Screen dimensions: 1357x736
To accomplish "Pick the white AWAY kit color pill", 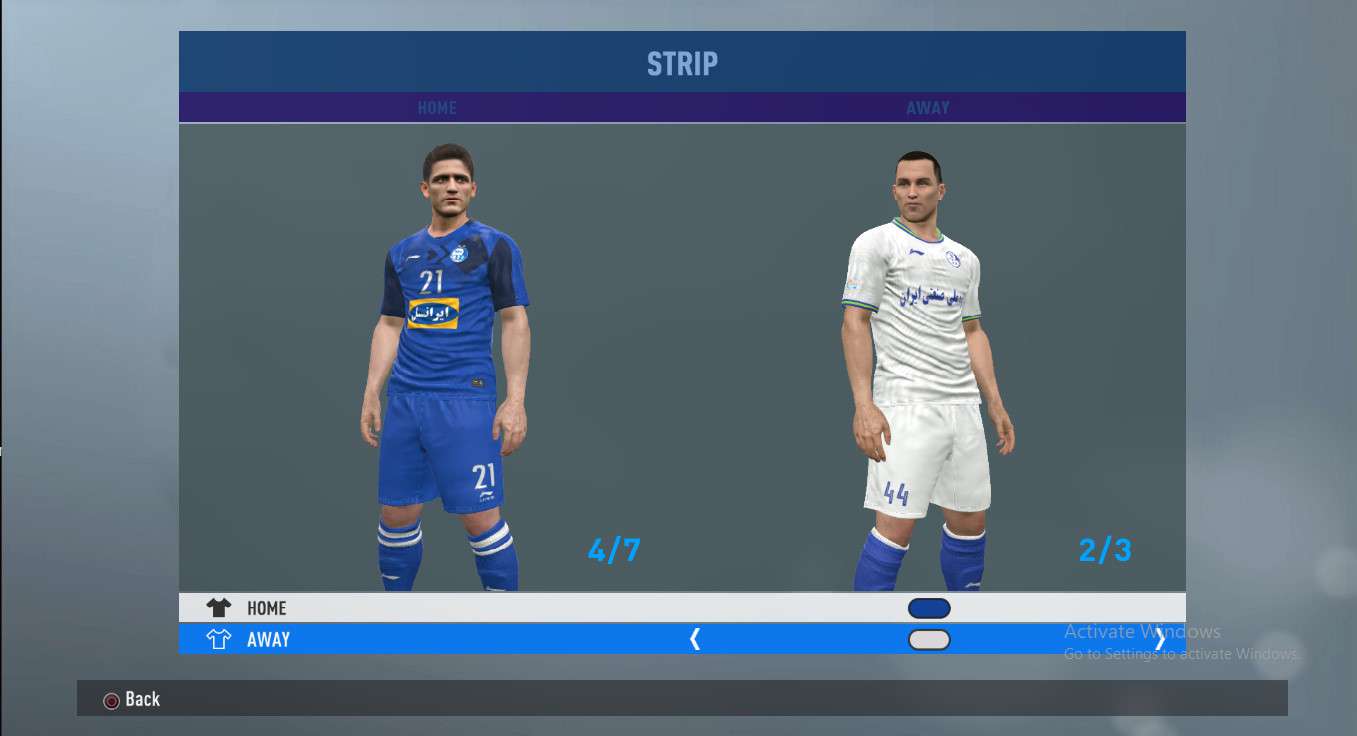I will [929, 640].
